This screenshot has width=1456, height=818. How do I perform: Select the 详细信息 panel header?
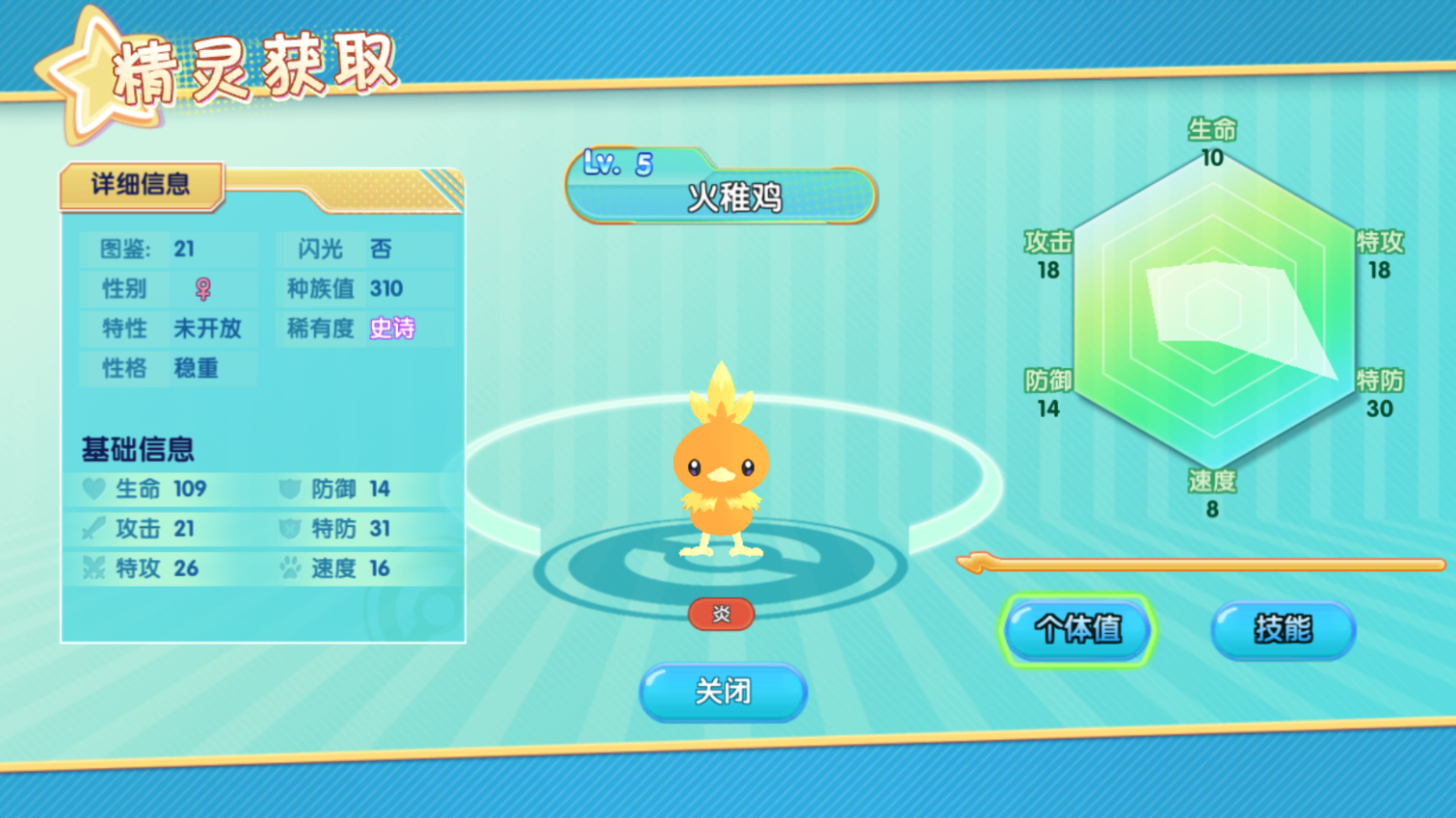[x=141, y=185]
